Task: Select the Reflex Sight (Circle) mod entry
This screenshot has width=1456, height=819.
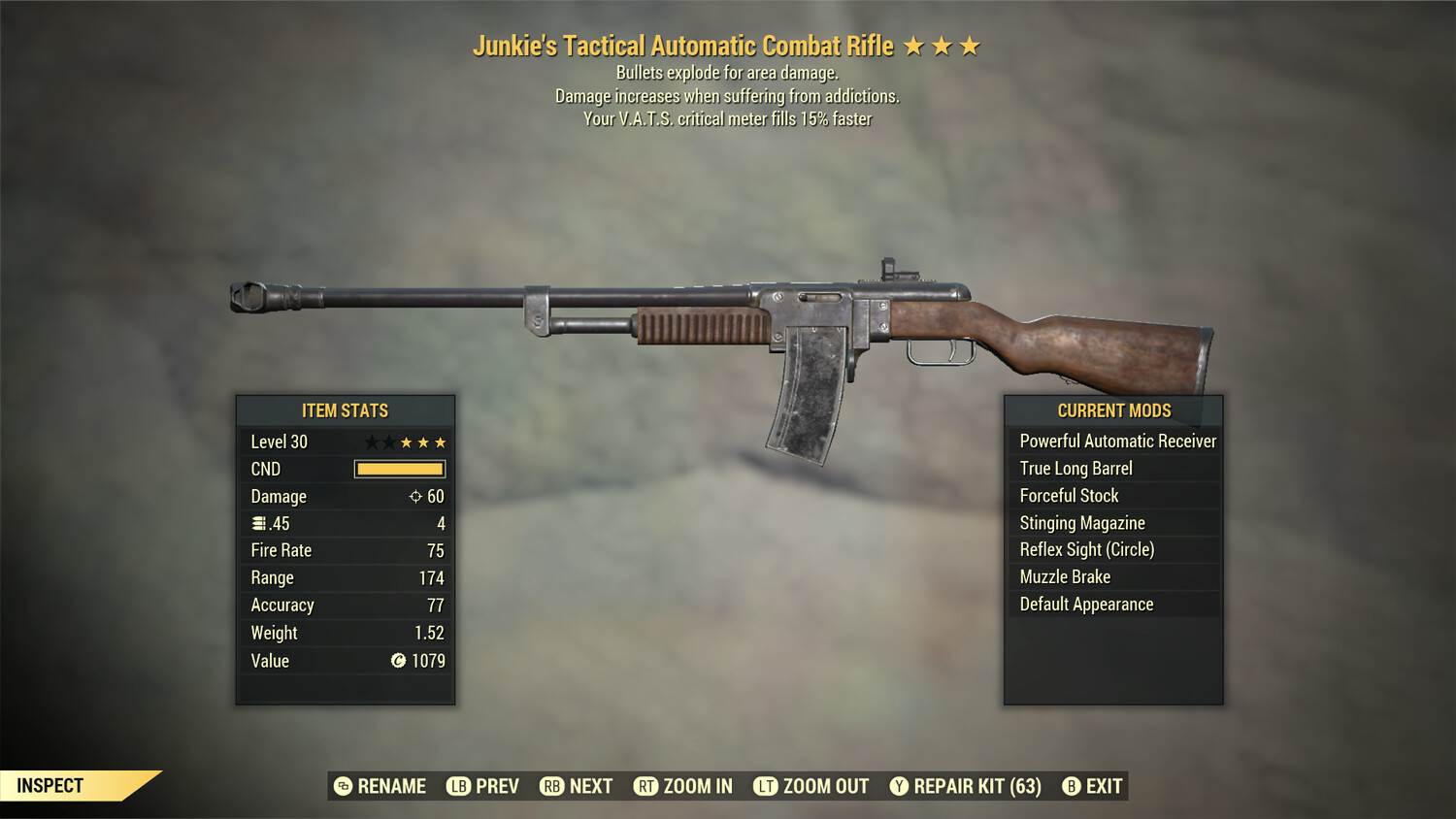Action: (x=1086, y=549)
